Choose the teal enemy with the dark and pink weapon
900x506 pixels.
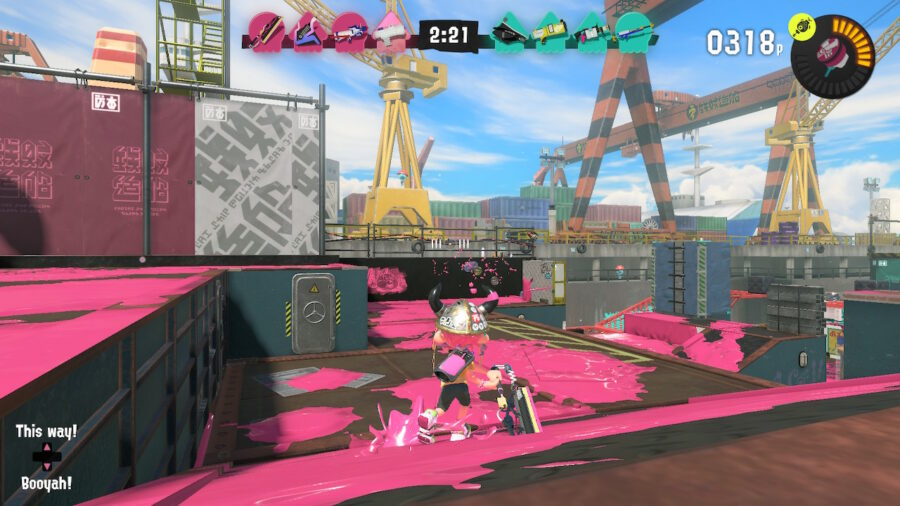click(x=591, y=31)
